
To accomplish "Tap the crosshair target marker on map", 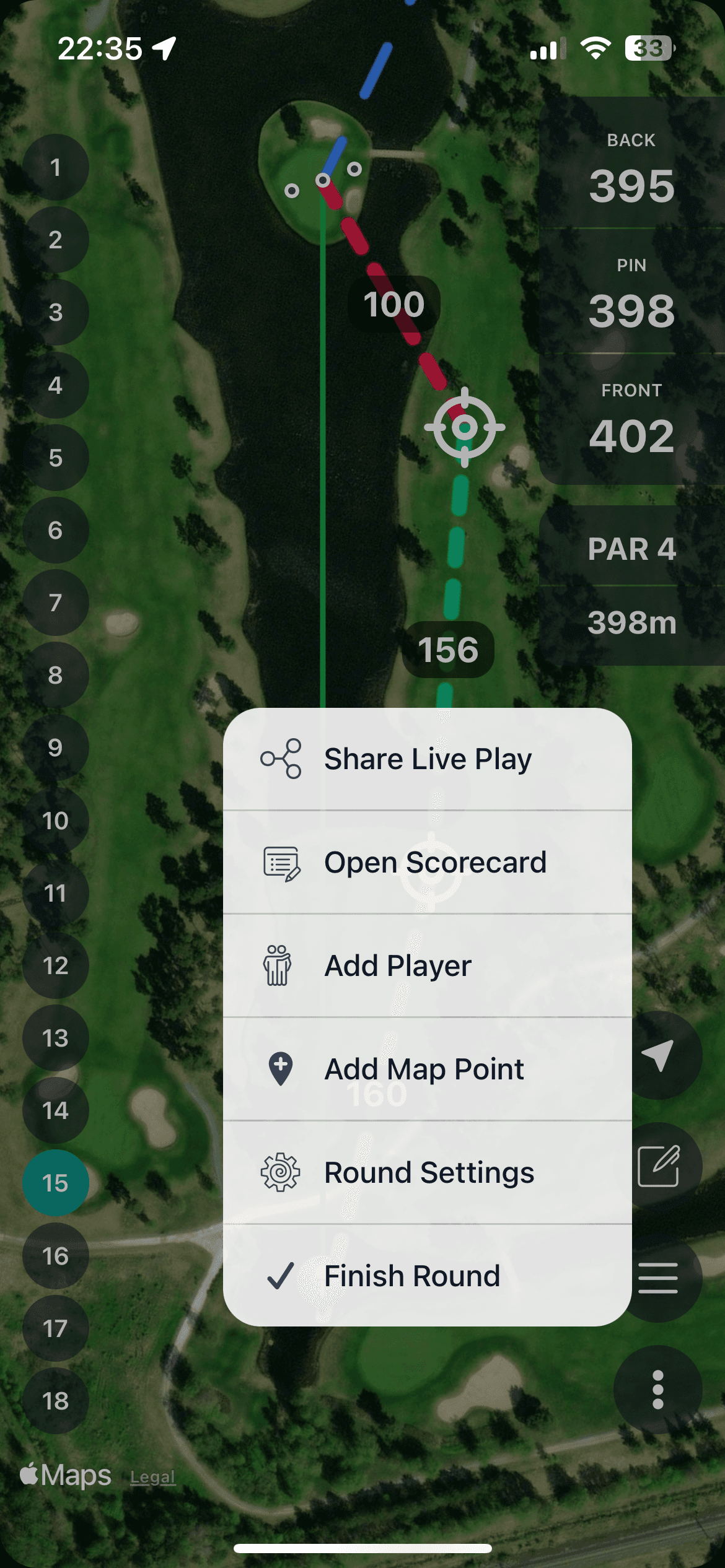I will click(465, 427).
